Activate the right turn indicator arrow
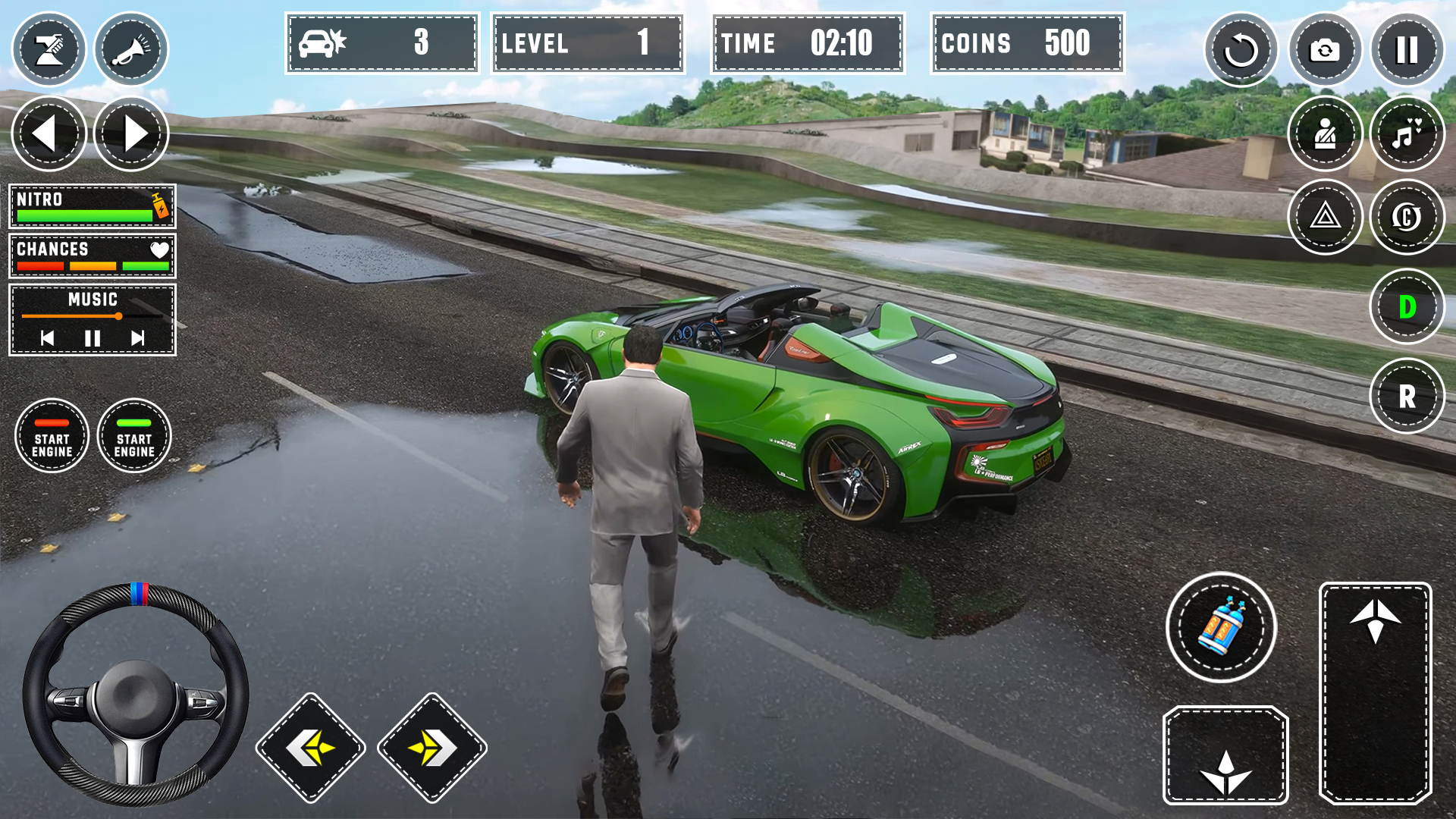Image resolution: width=1456 pixels, height=819 pixels. point(131,133)
